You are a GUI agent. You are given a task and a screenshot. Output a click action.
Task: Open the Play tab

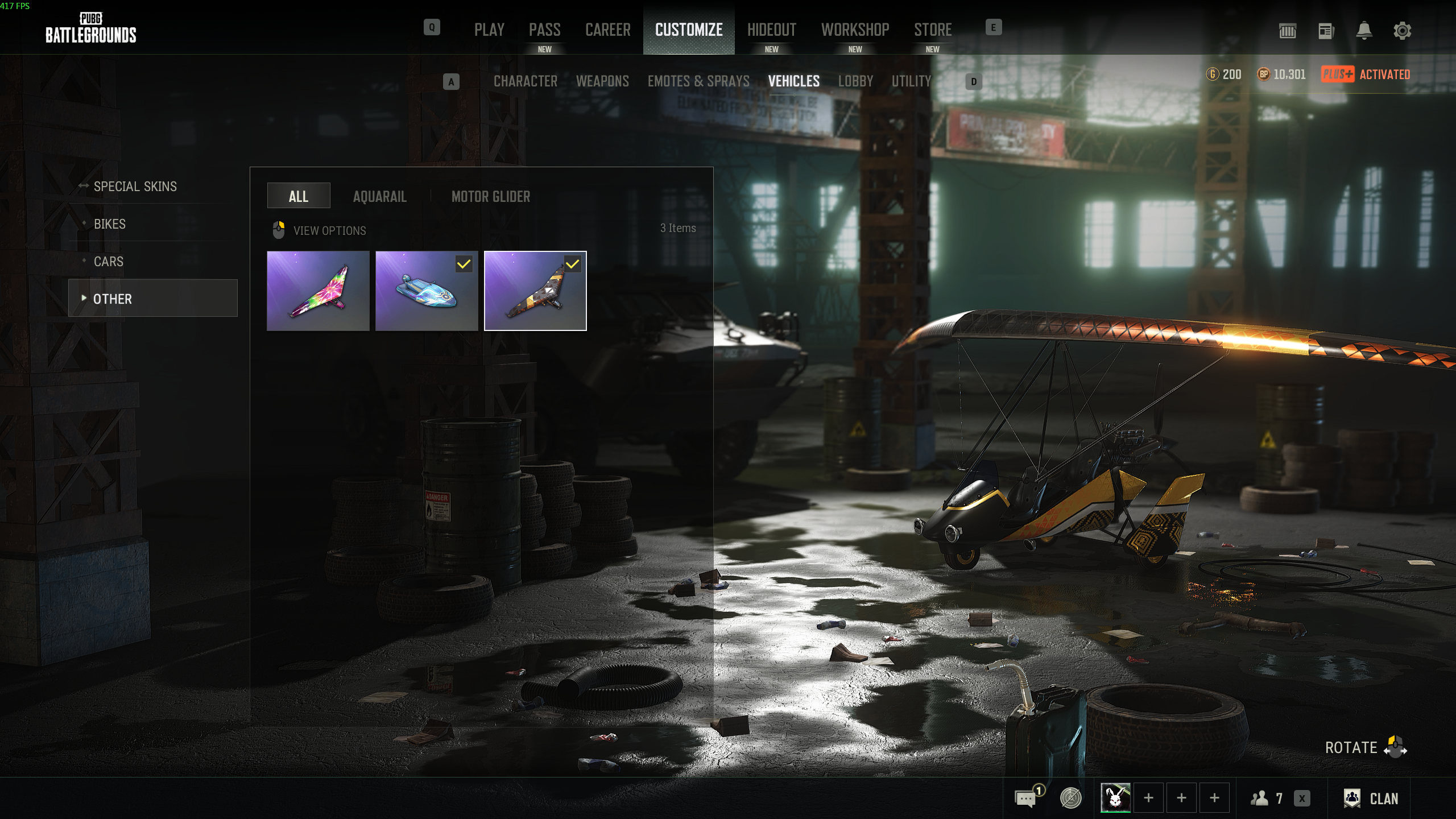click(x=489, y=30)
